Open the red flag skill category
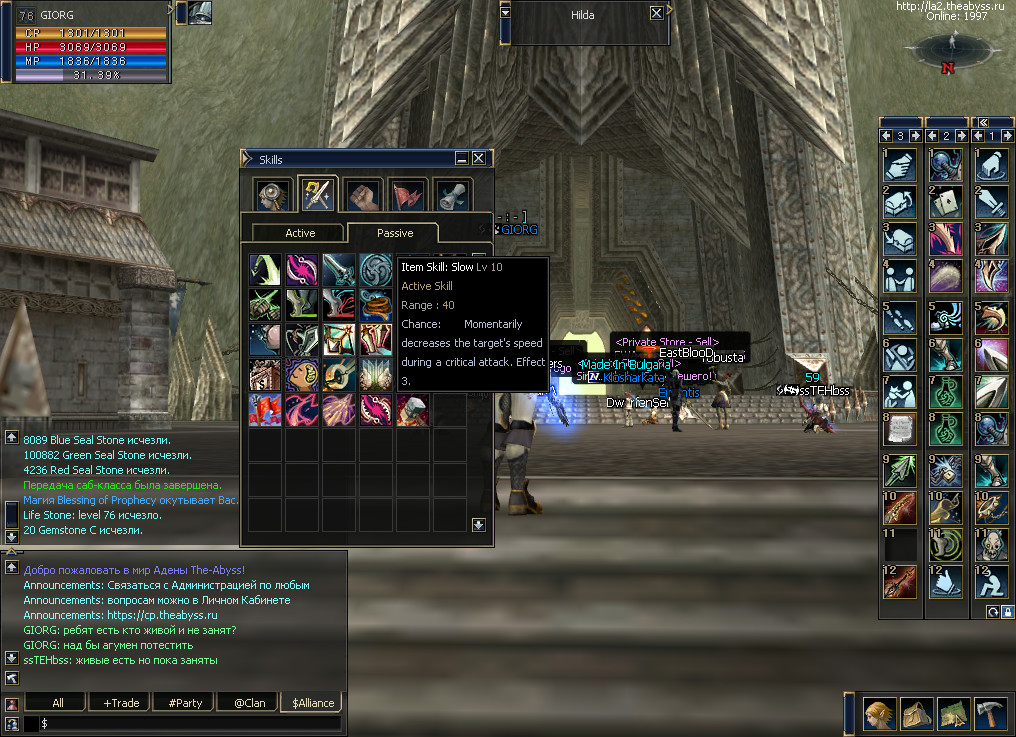1016x737 pixels. 407,194
